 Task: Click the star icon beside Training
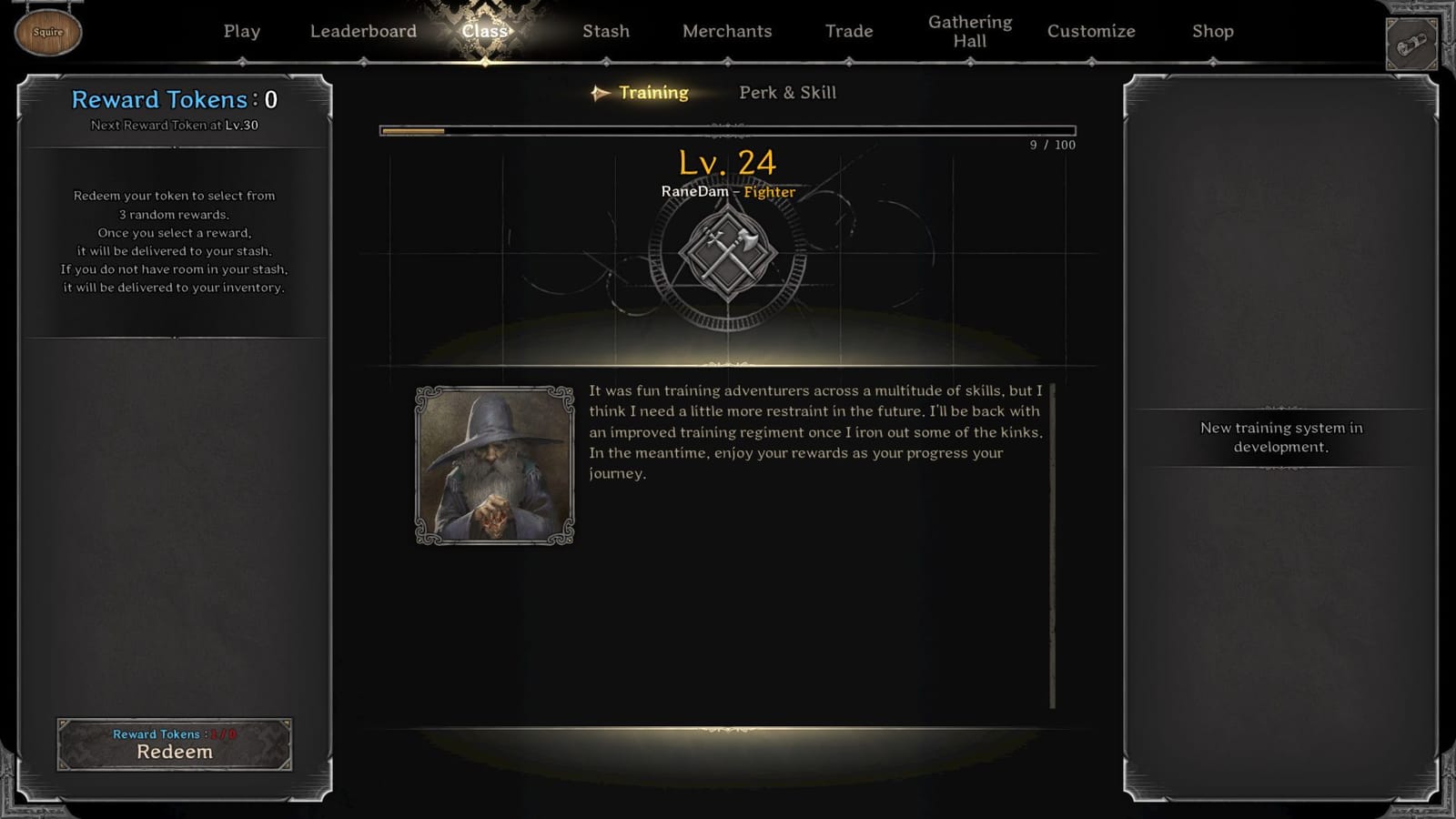tap(598, 92)
